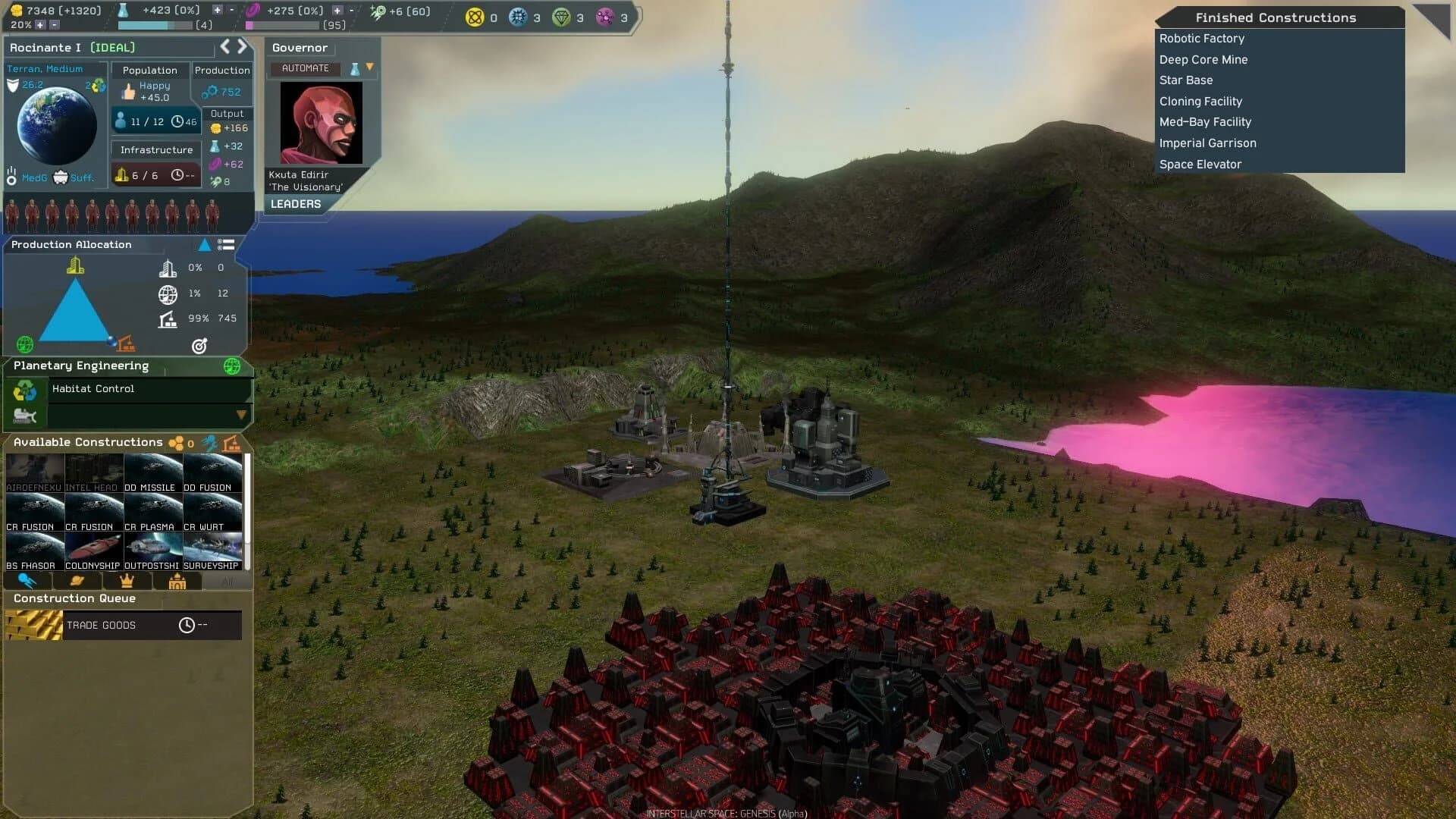This screenshot has width=1456, height=819.
Task: Open the crown filter tab for constructions
Action: tap(126, 581)
